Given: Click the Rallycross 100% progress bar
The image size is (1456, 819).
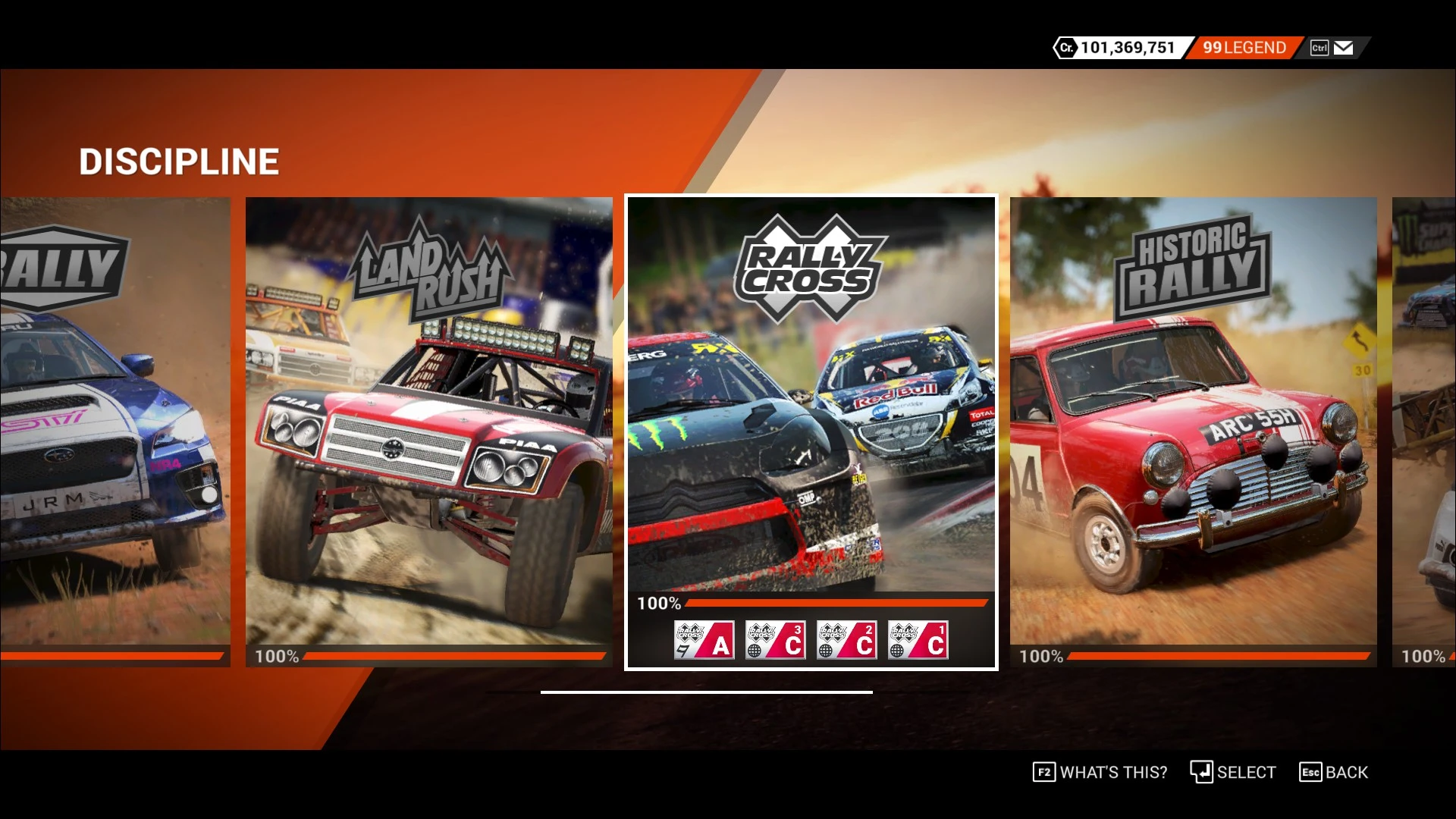Looking at the screenshot, I should [x=834, y=603].
